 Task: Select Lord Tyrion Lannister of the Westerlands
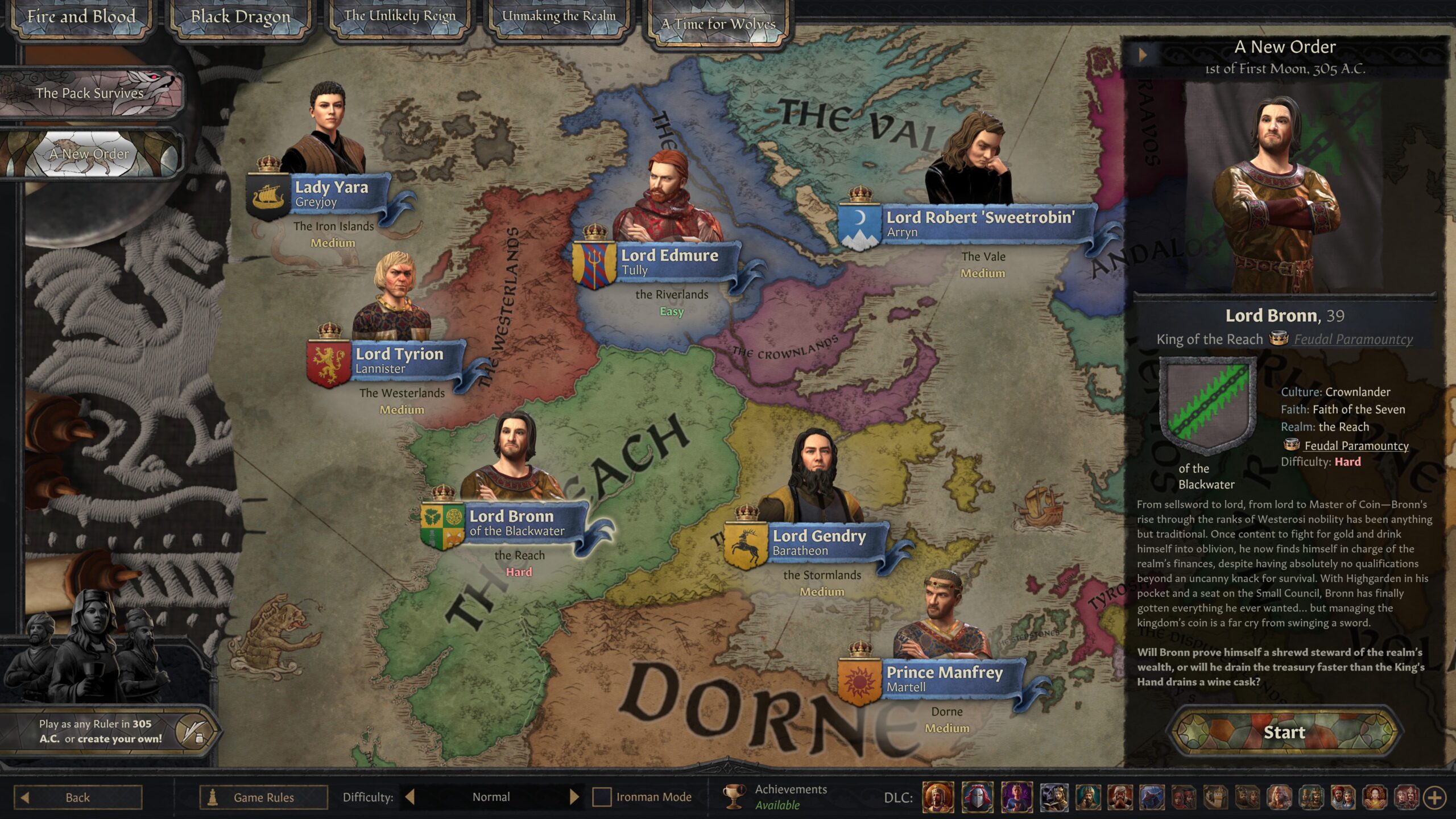tap(399, 361)
